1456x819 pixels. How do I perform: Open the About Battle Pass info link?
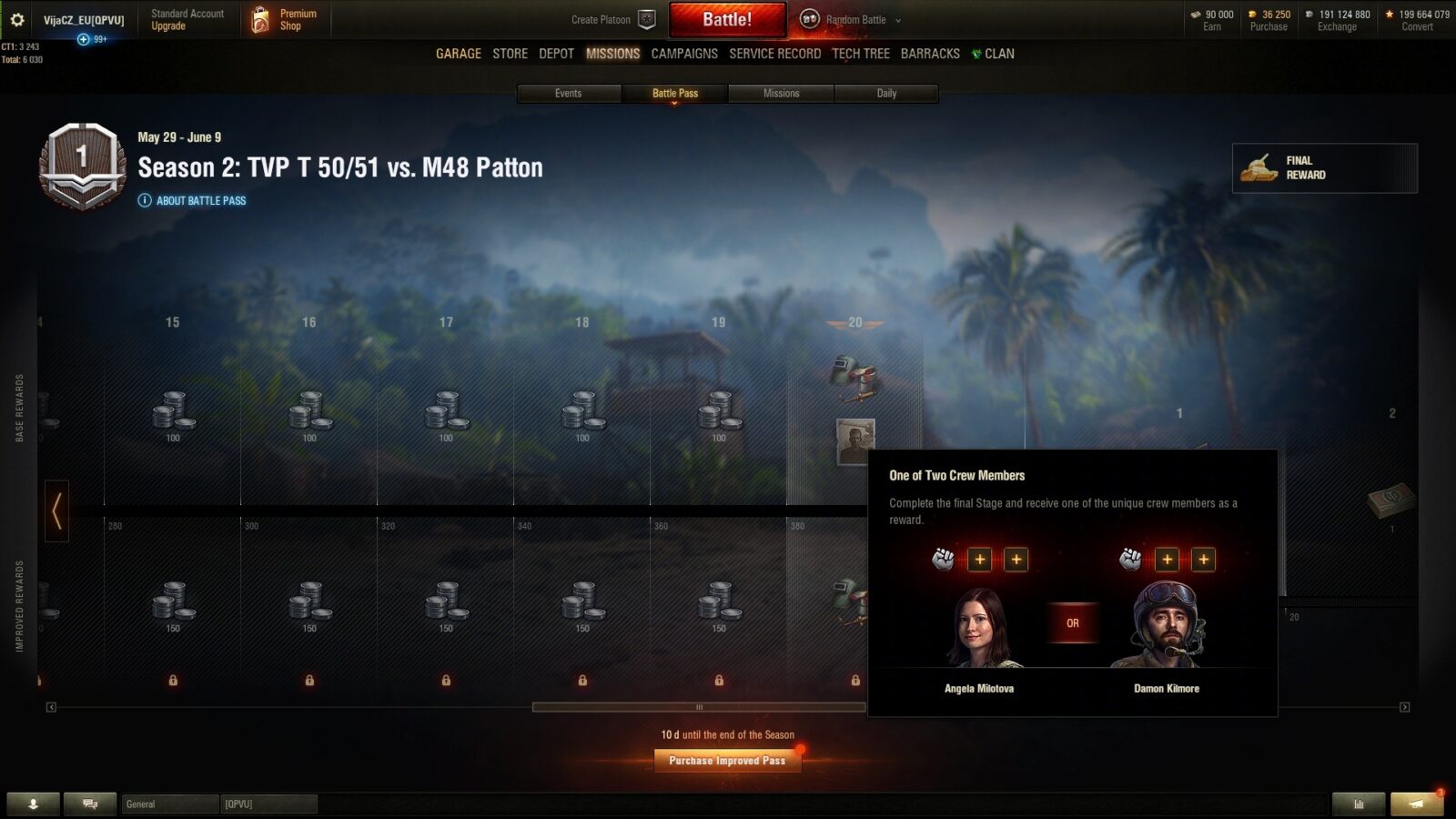pyautogui.click(x=200, y=200)
